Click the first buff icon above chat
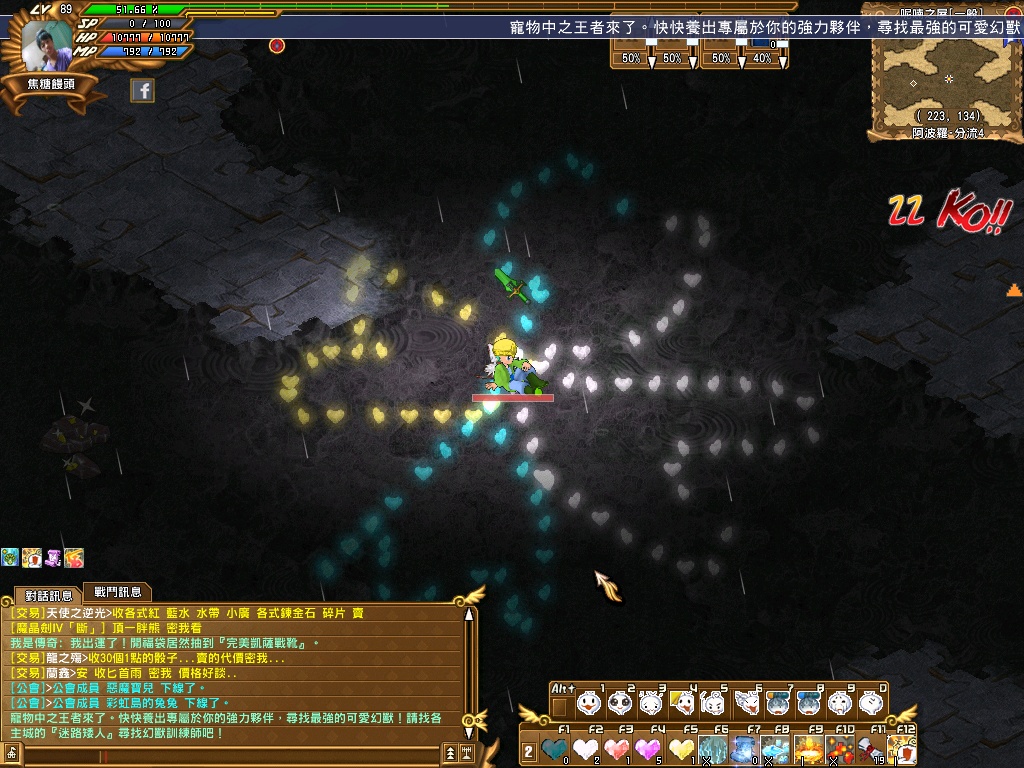The image size is (1024, 768). click(x=9, y=558)
